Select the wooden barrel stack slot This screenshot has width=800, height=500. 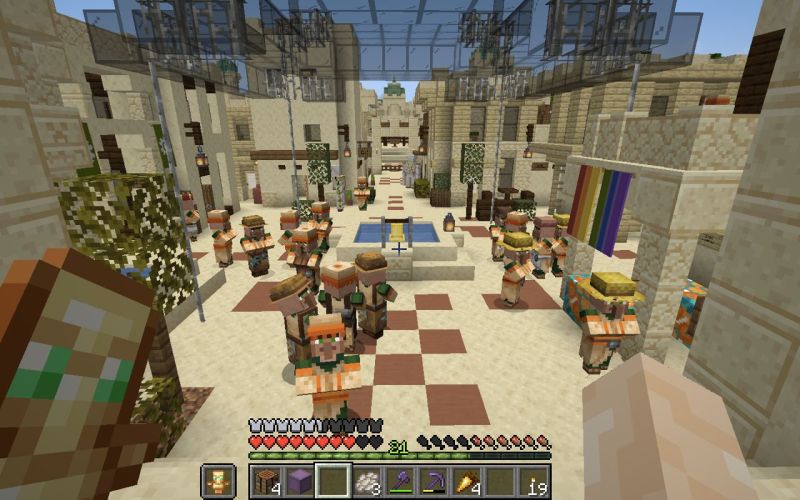click(x=266, y=481)
